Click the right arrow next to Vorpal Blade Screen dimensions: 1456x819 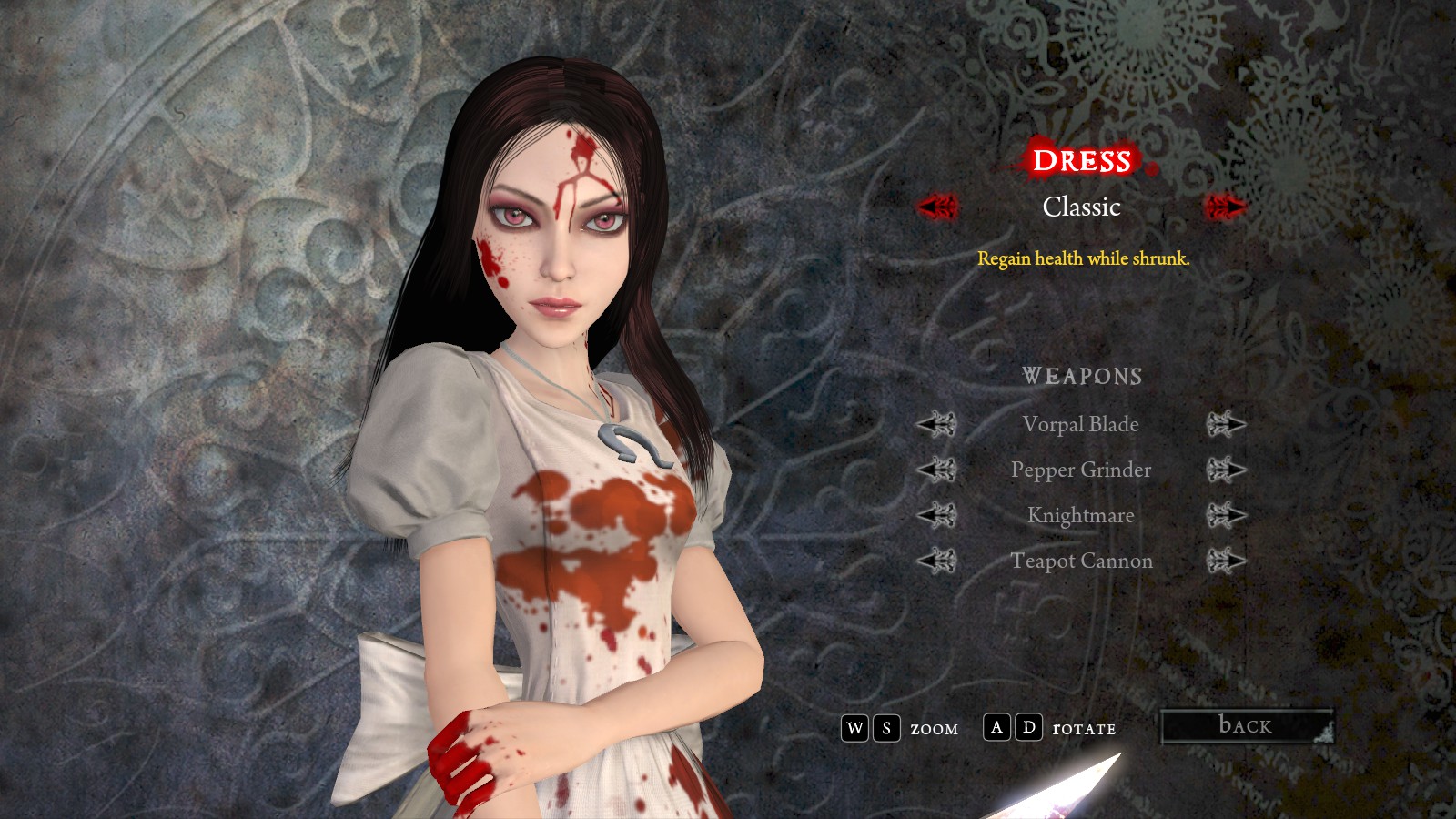(1225, 424)
